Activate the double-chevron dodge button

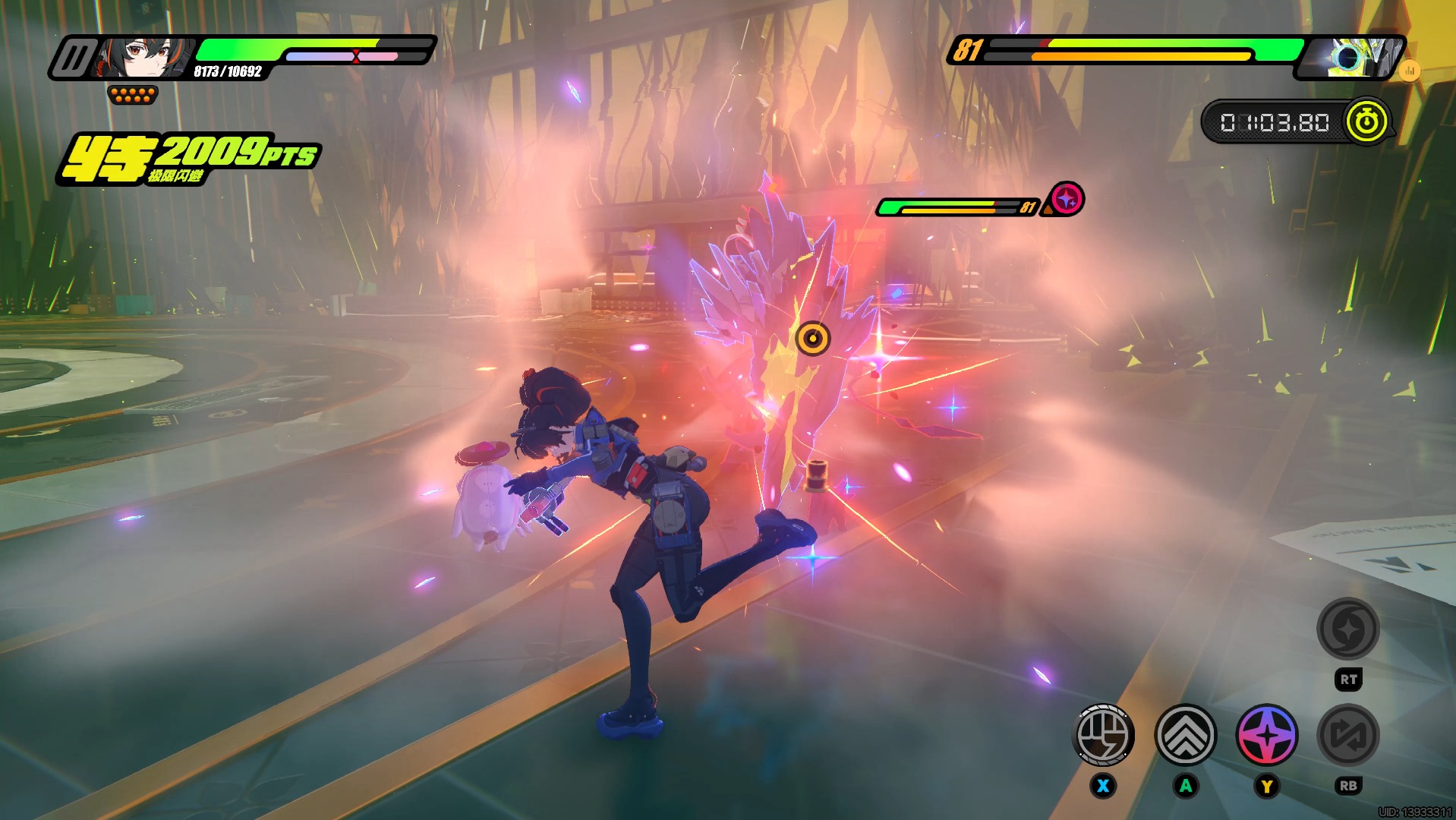(x=1185, y=735)
